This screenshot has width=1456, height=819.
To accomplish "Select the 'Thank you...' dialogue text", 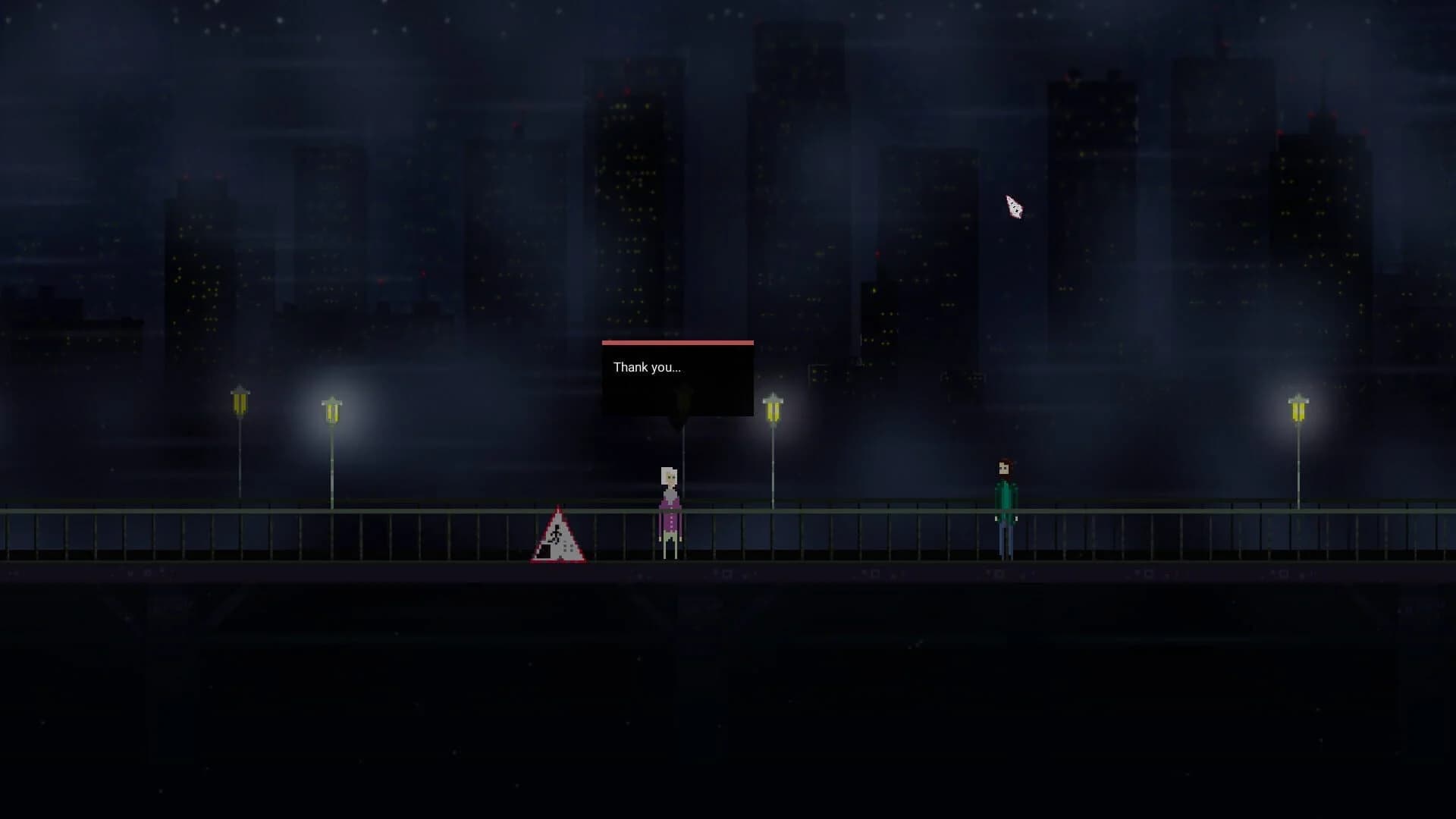I will coord(646,367).
